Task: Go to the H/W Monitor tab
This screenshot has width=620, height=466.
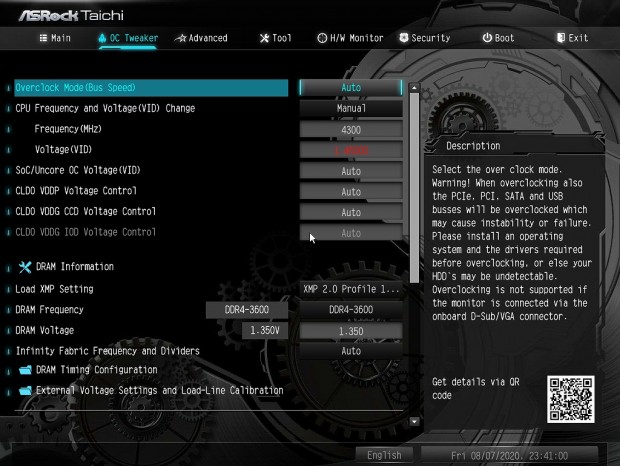Action: (x=350, y=38)
